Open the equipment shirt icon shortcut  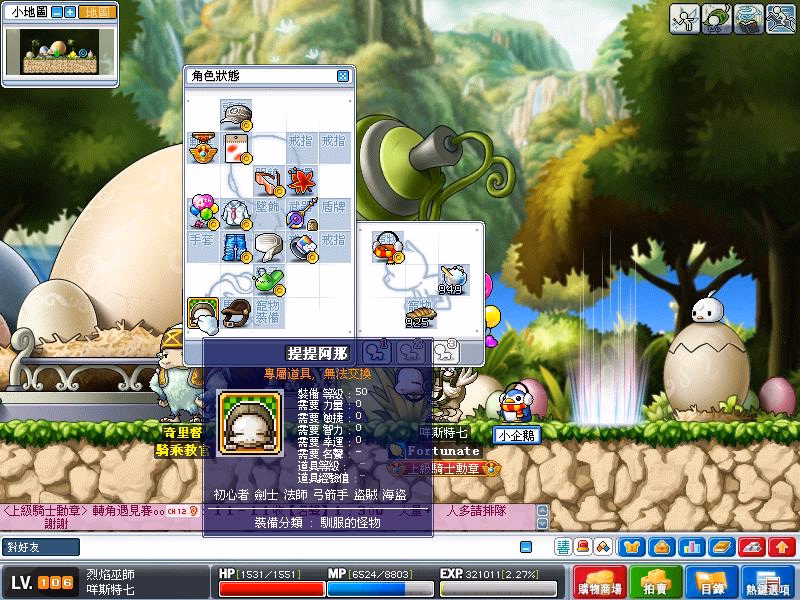click(x=631, y=547)
